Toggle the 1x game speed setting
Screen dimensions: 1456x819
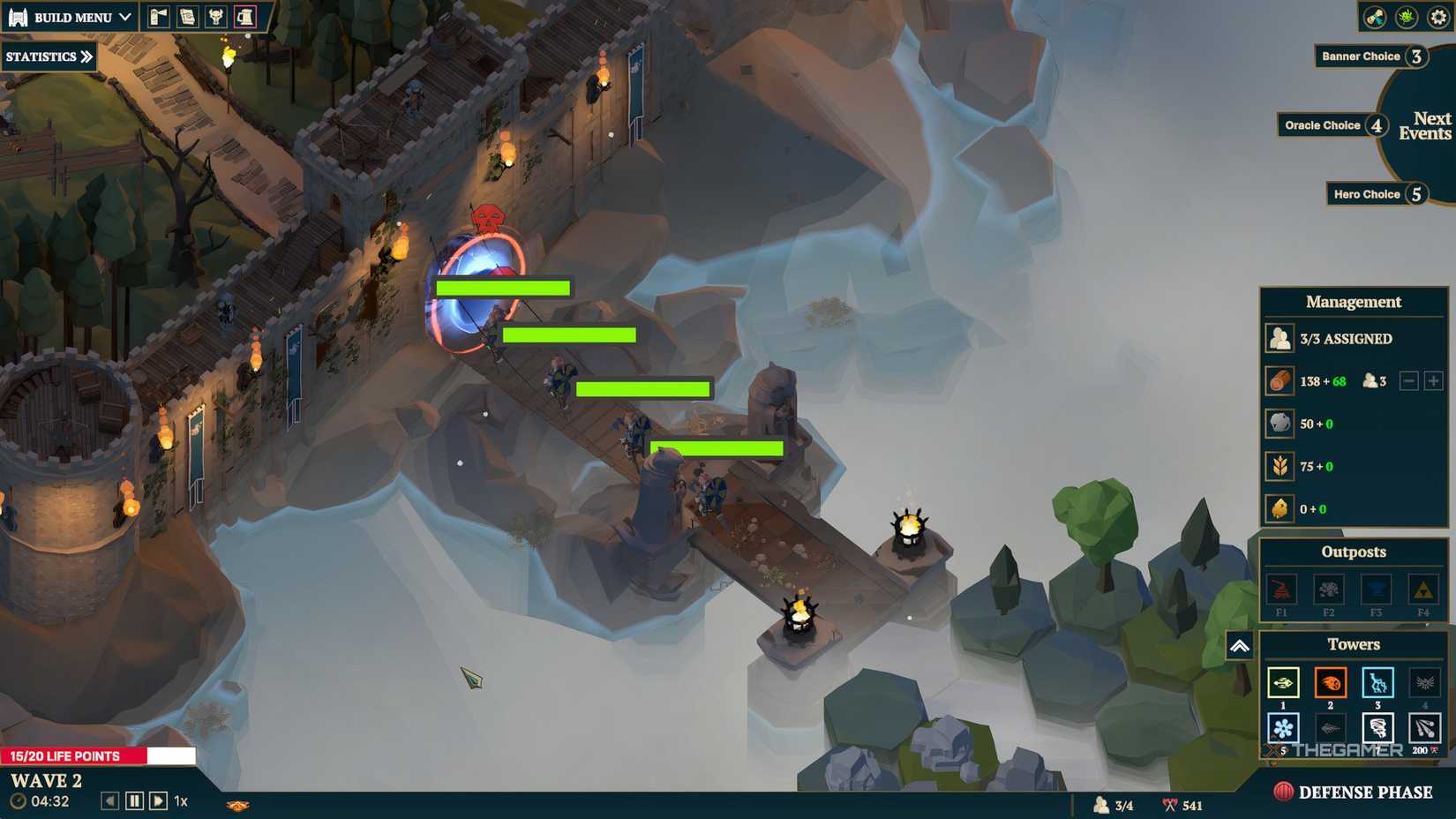(181, 800)
